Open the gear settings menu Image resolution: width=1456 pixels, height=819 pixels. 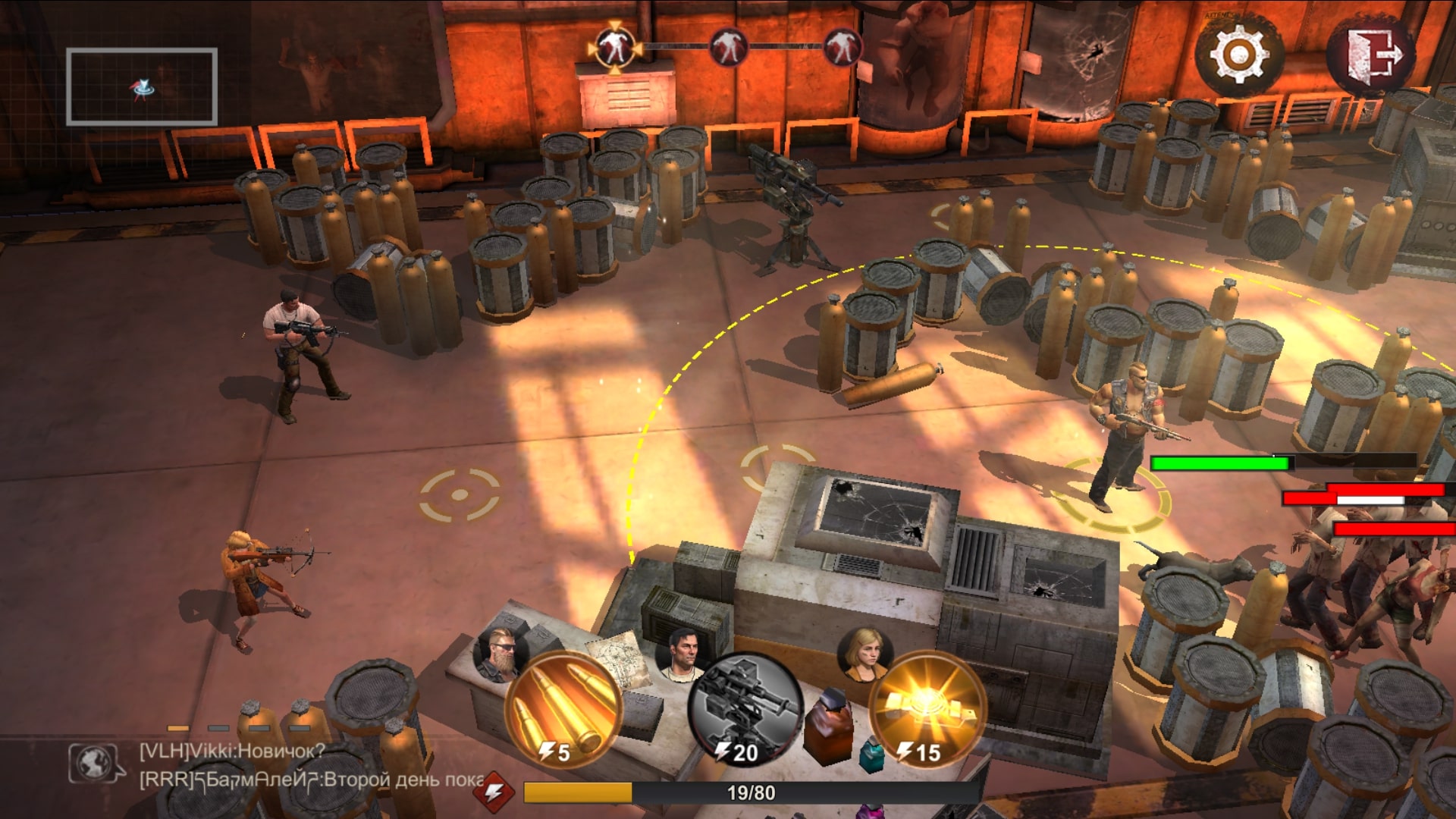[x=1238, y=55]
